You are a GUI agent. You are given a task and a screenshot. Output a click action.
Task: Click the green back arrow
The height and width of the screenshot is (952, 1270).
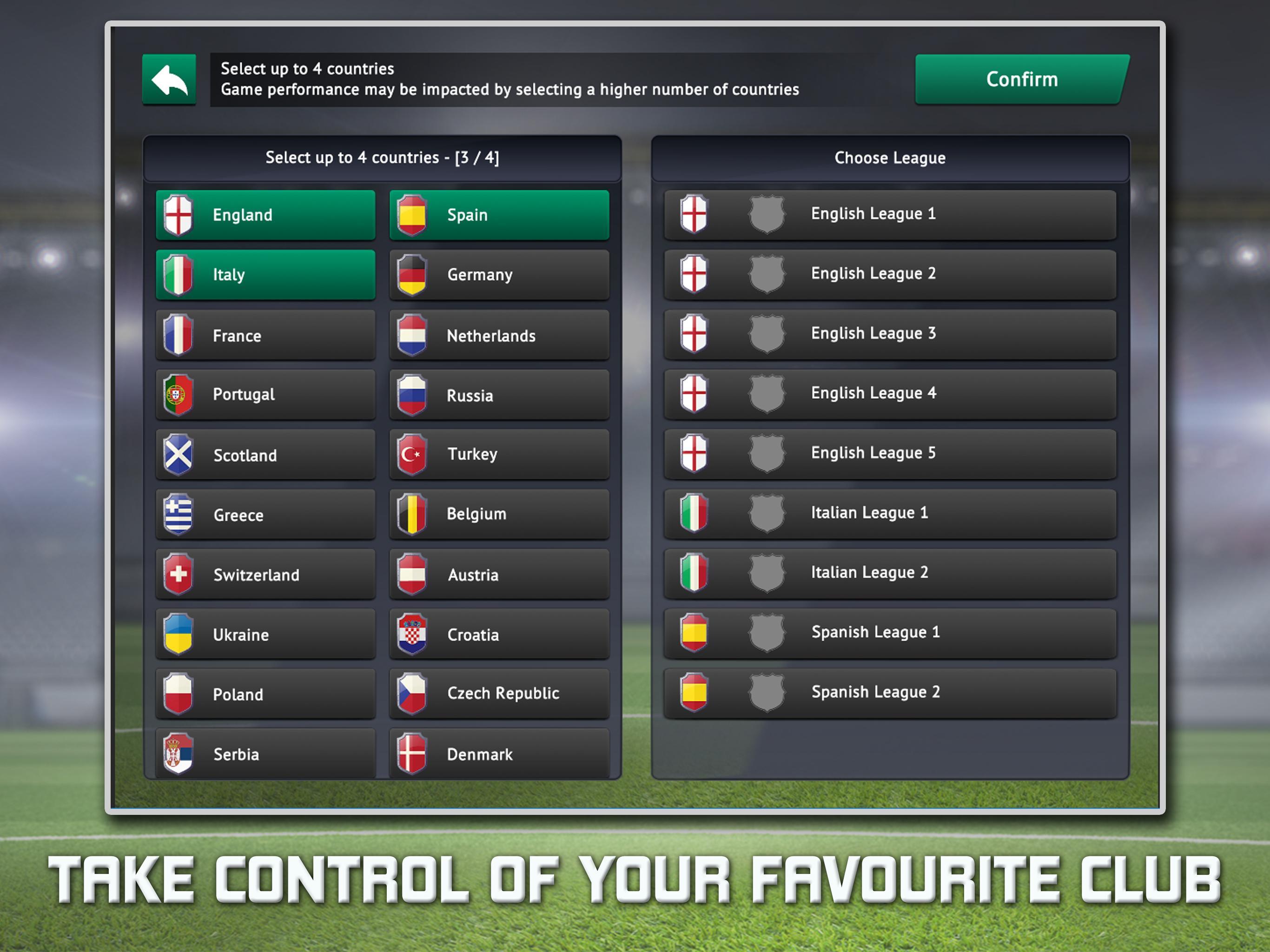[168, 80]
